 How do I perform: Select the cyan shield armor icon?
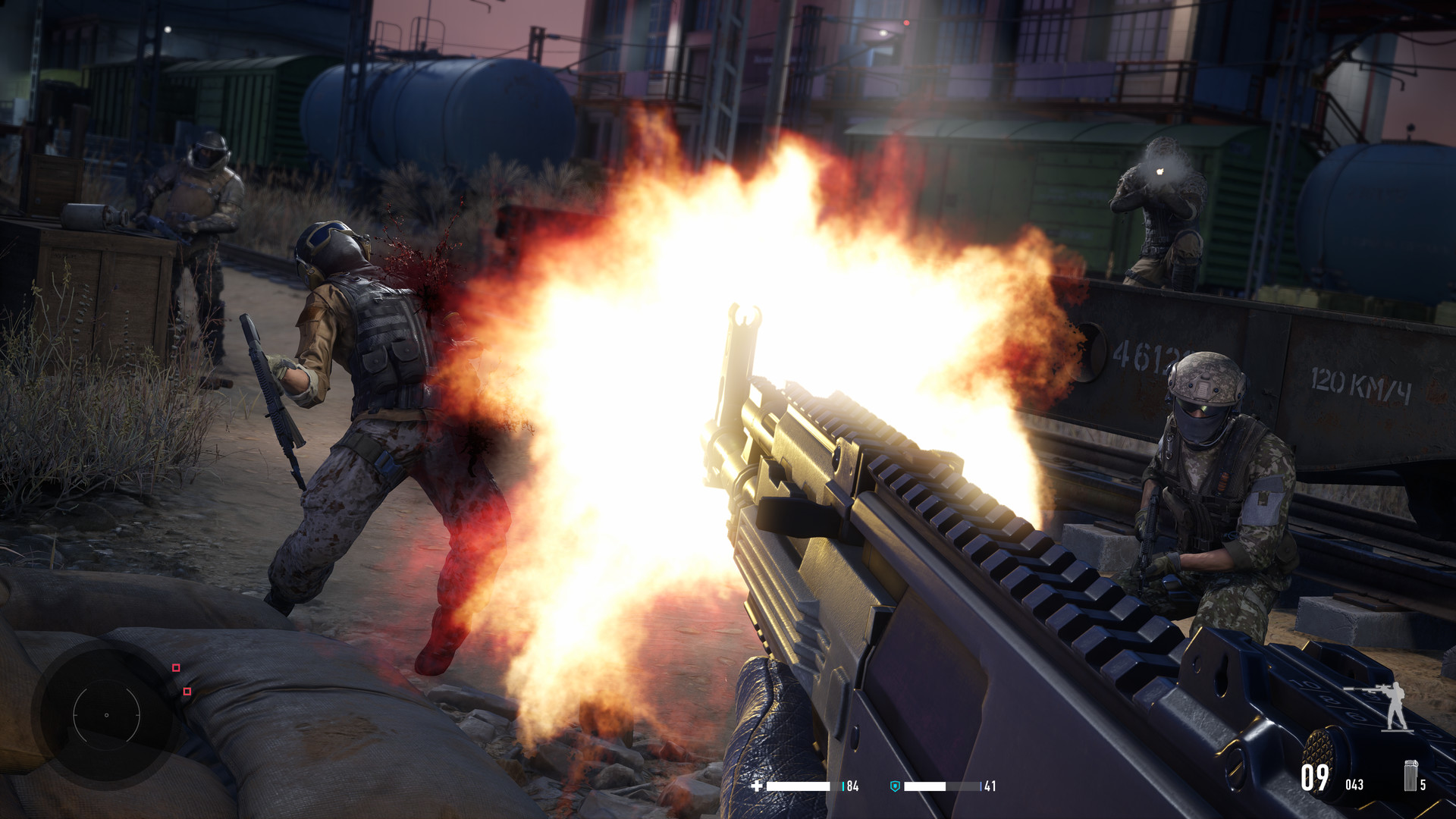[895, 786]
